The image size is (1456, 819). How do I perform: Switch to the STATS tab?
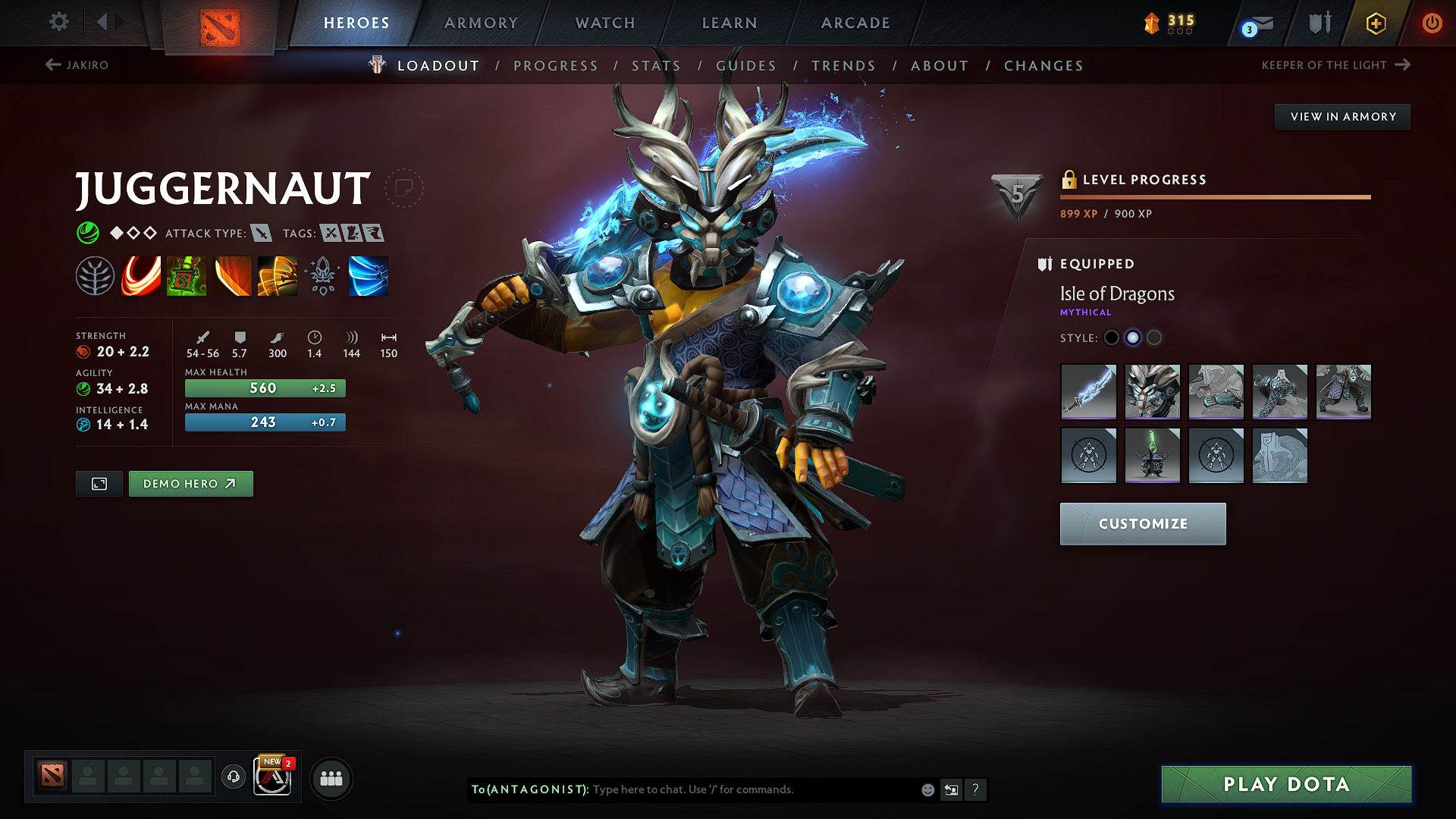(x=657, y=66)
